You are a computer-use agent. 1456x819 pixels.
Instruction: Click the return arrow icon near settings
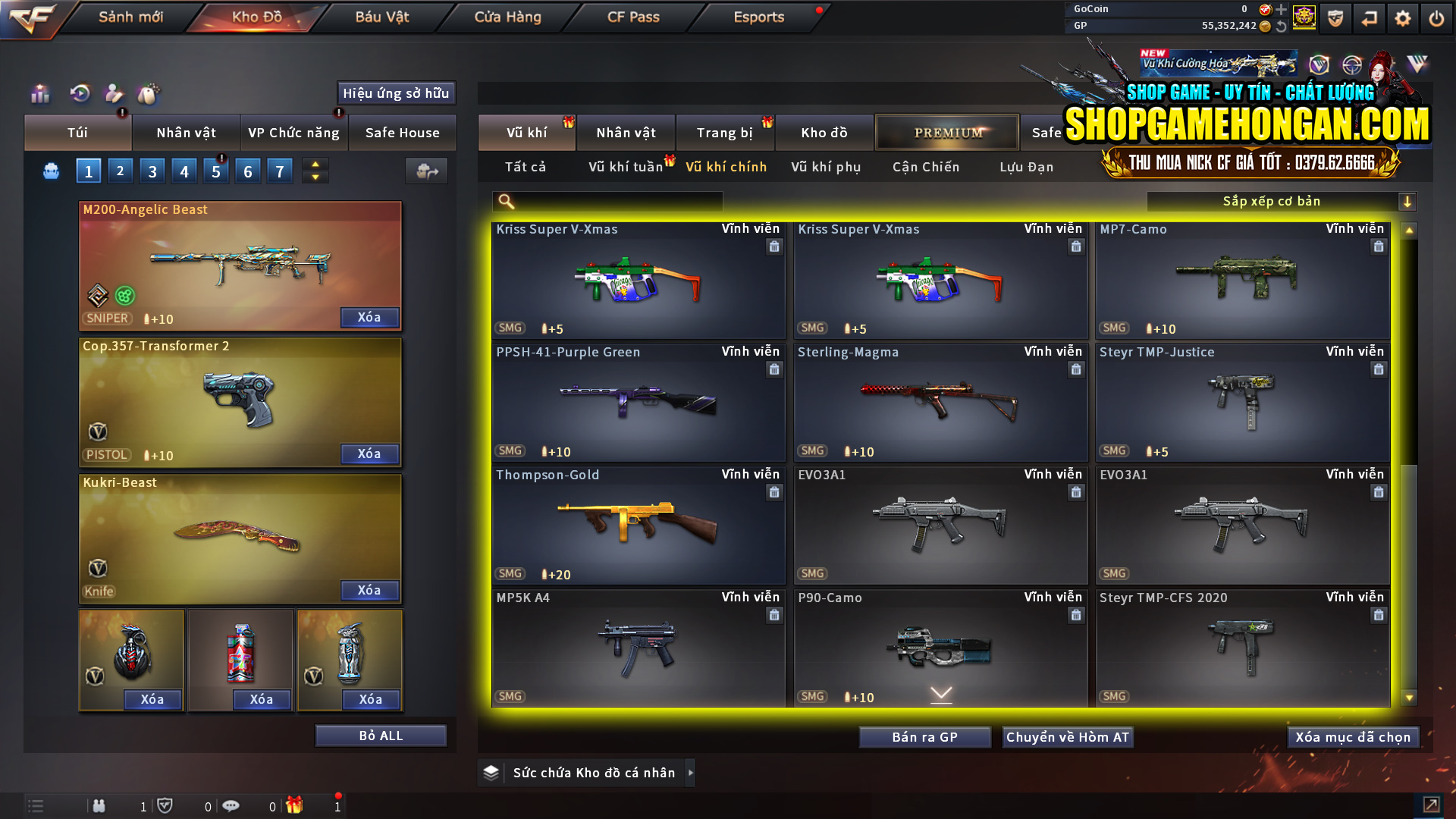click(x=1370, y=17)
